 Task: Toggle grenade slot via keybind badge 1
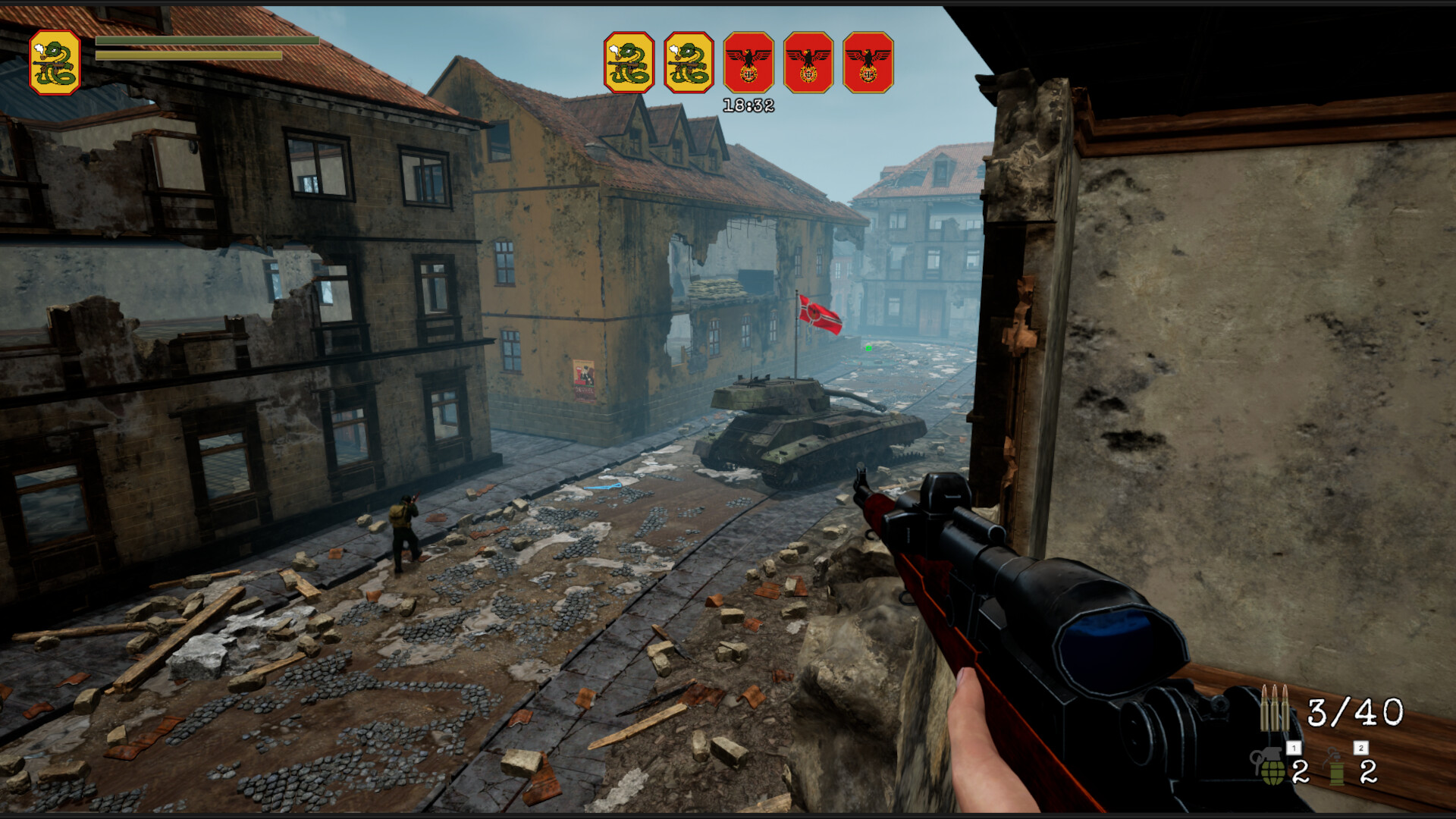pos(1294,748)
